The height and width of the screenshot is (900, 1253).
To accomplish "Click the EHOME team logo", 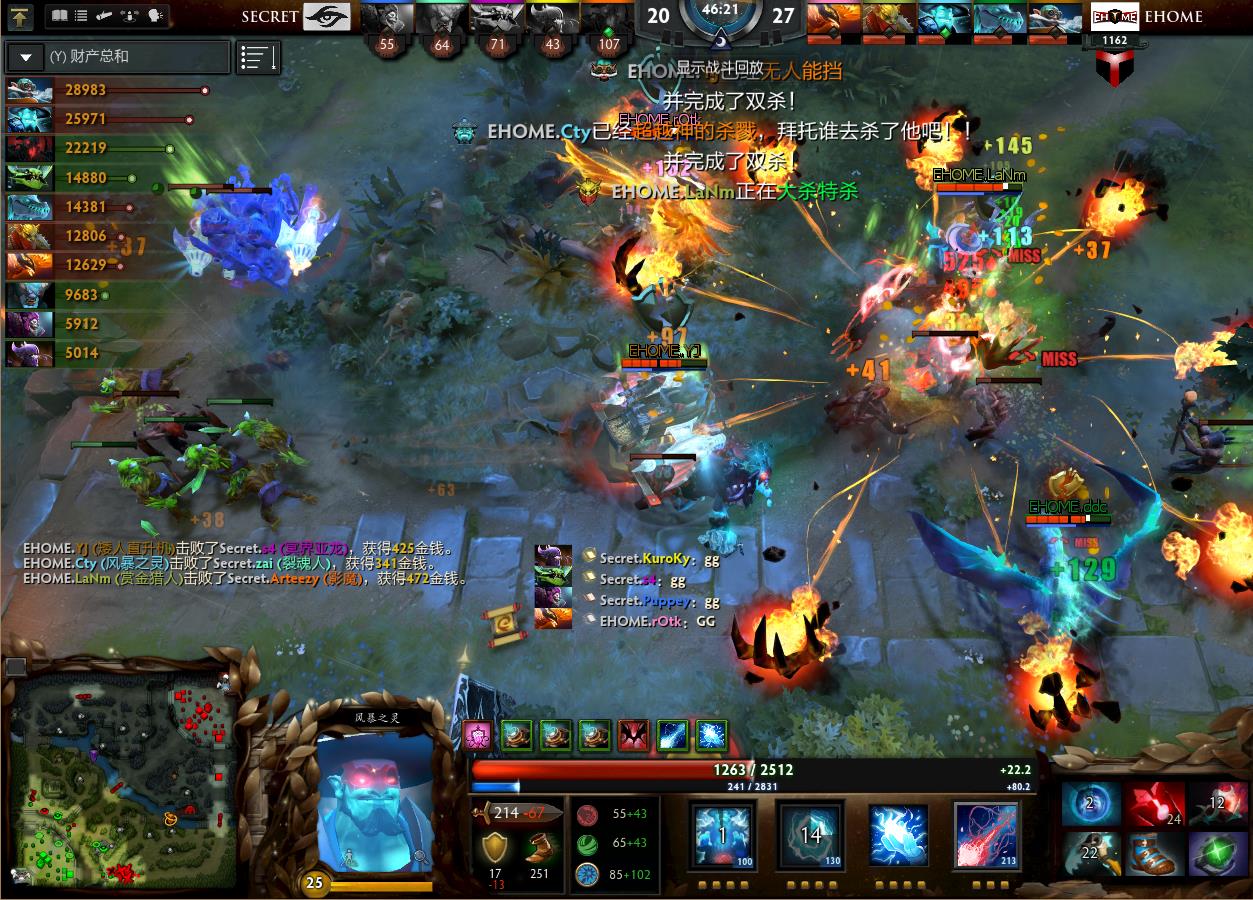I will point(1114,17).
